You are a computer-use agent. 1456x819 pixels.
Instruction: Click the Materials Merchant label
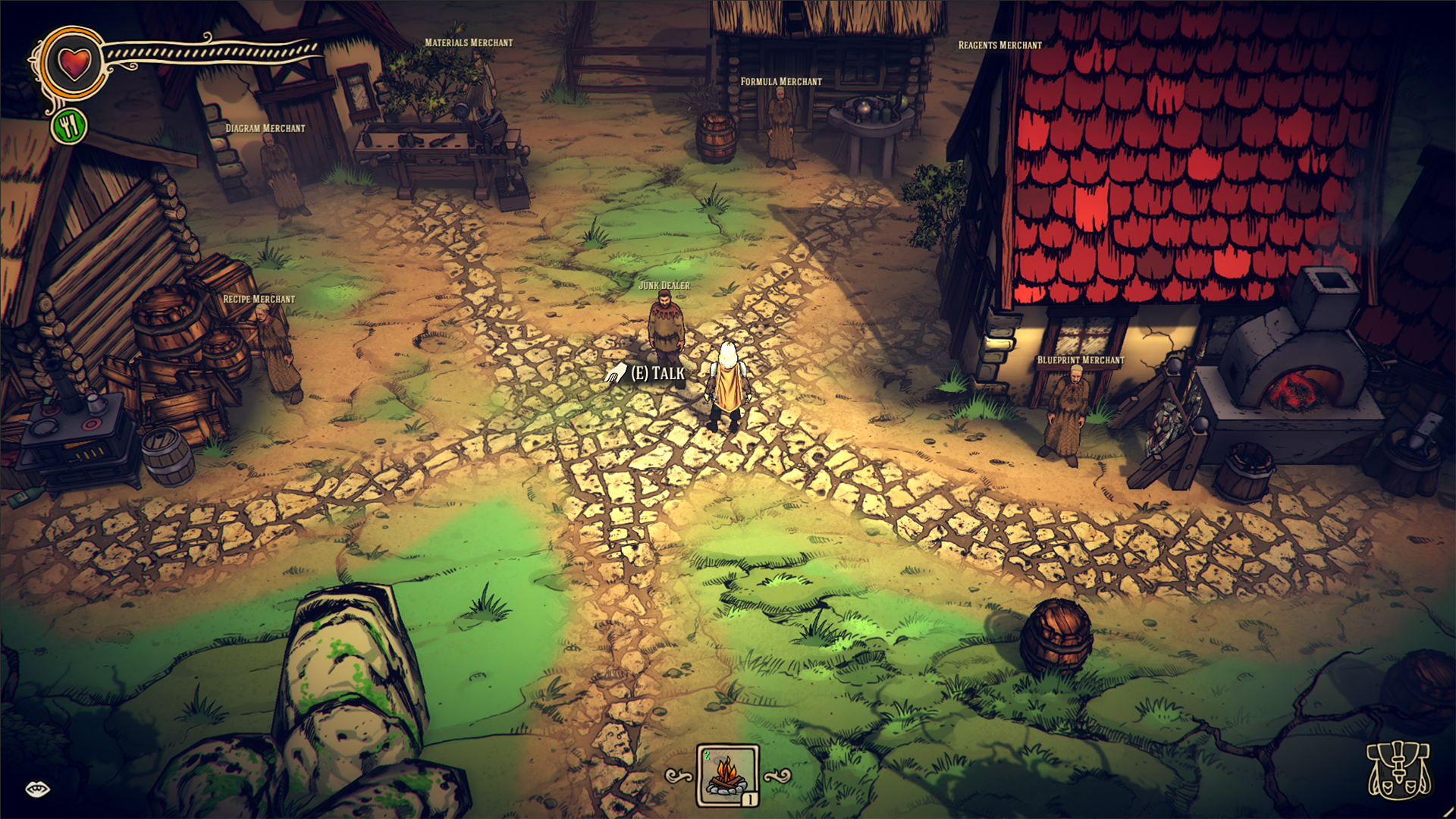[x=469, y=43]
